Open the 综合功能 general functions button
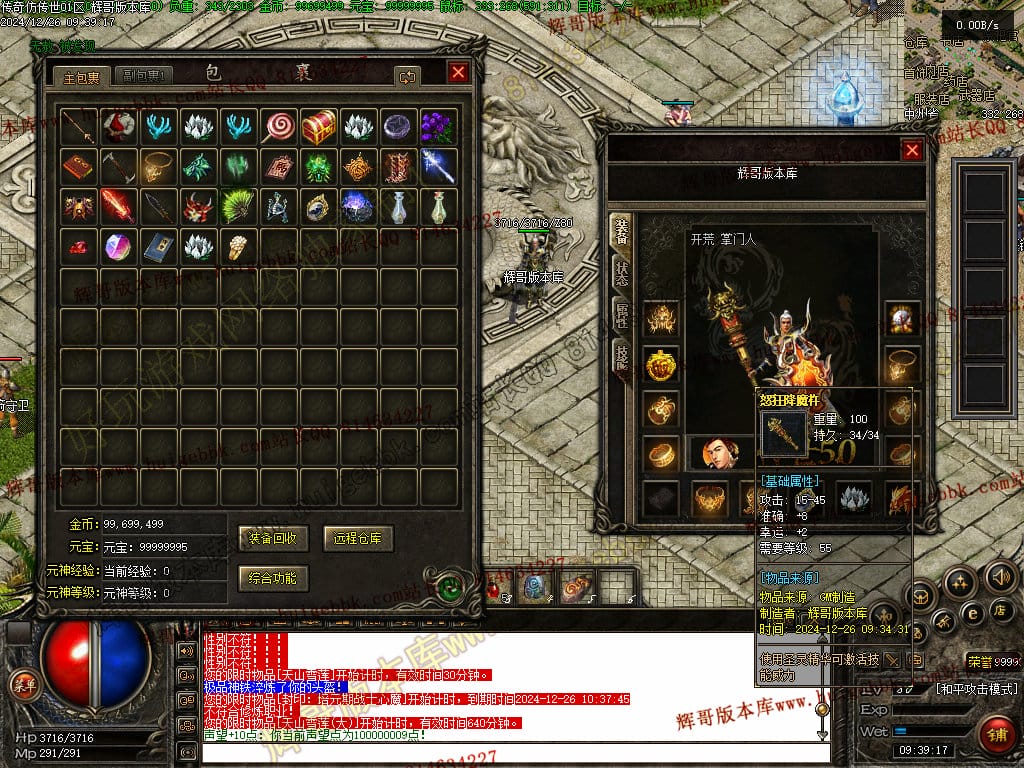This screenshot has height=768, width=1024. (x=273, y=578)
